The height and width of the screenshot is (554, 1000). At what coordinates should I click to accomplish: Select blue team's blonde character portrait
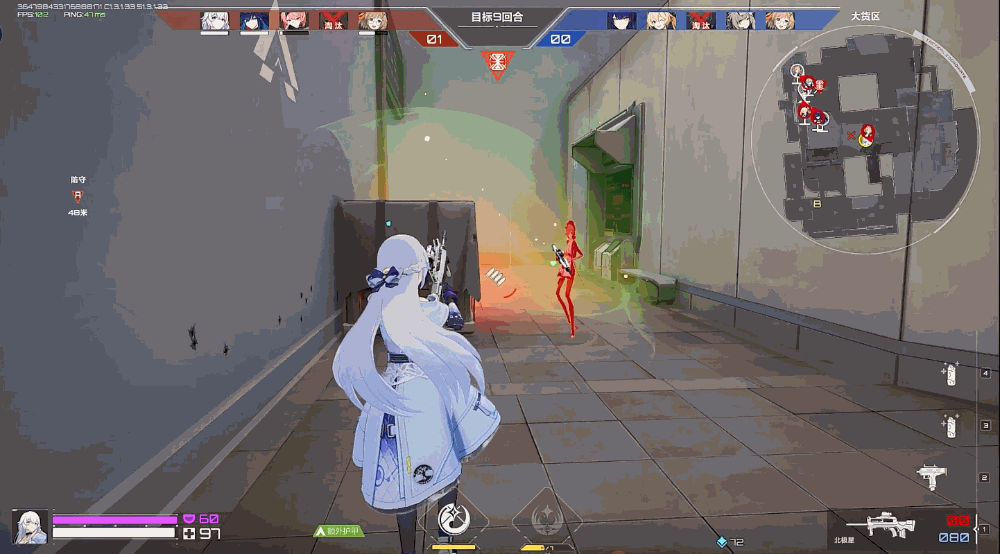(x=660, y=20)
